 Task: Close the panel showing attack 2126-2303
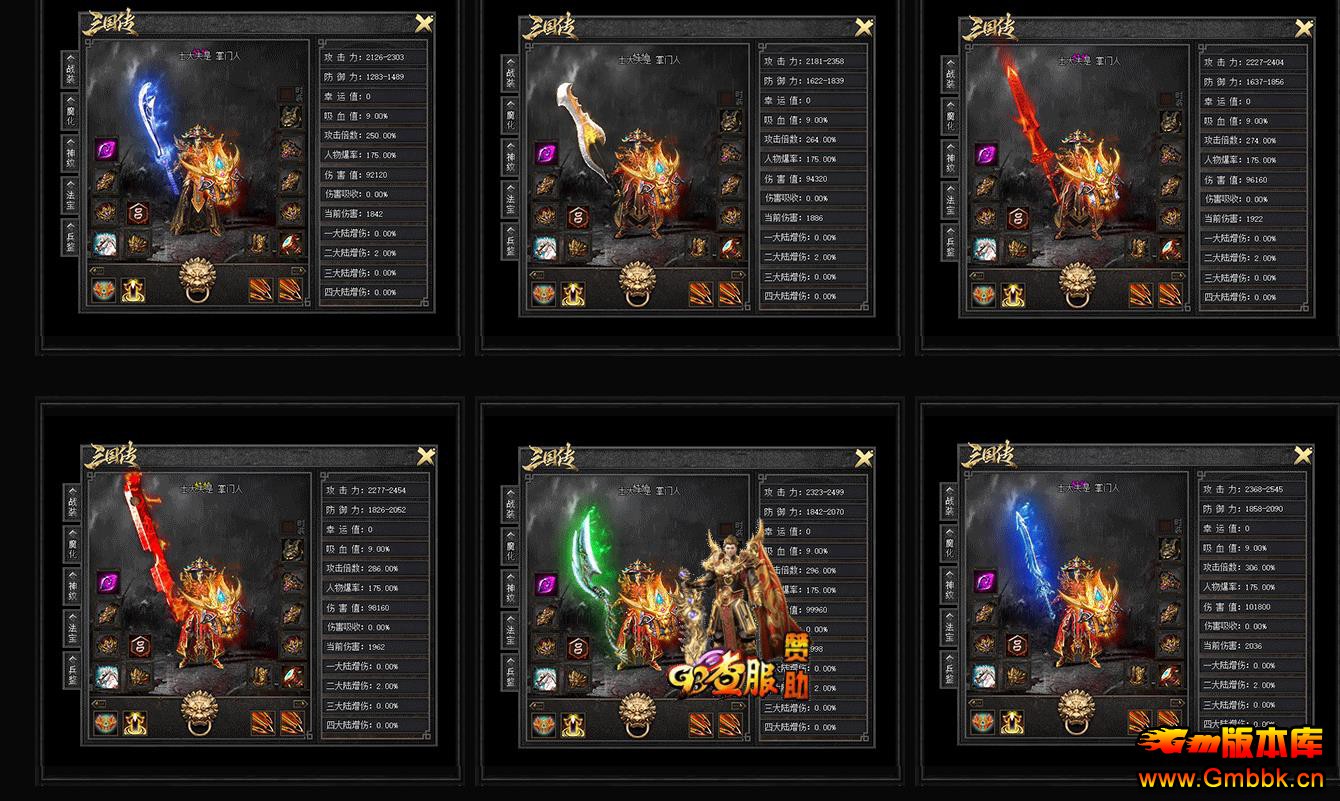point(424,26)
